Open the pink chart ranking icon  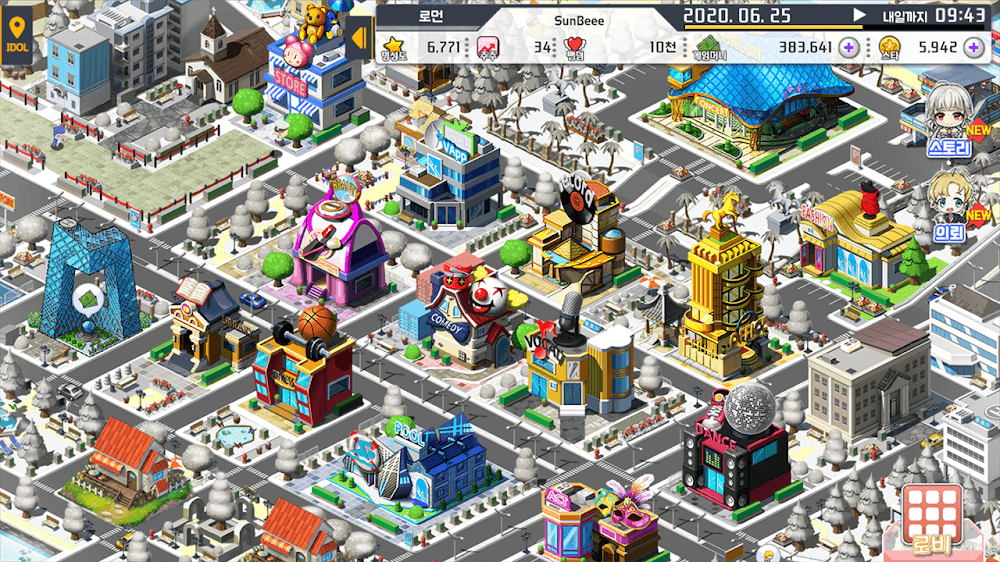pos(487,46)
